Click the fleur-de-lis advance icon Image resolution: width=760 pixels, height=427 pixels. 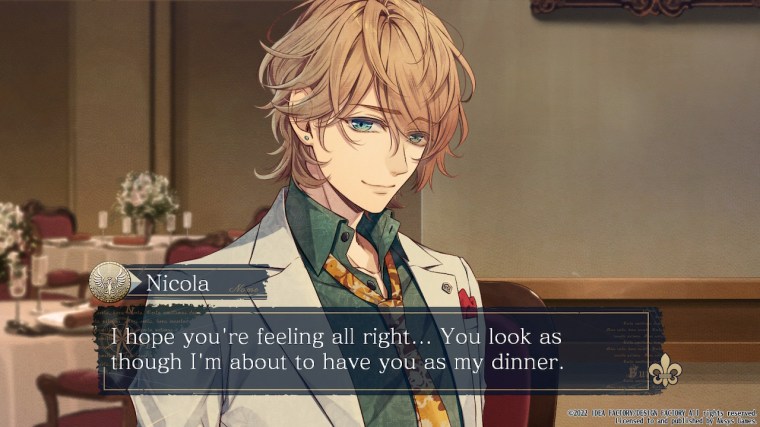[x=664, y=372]
